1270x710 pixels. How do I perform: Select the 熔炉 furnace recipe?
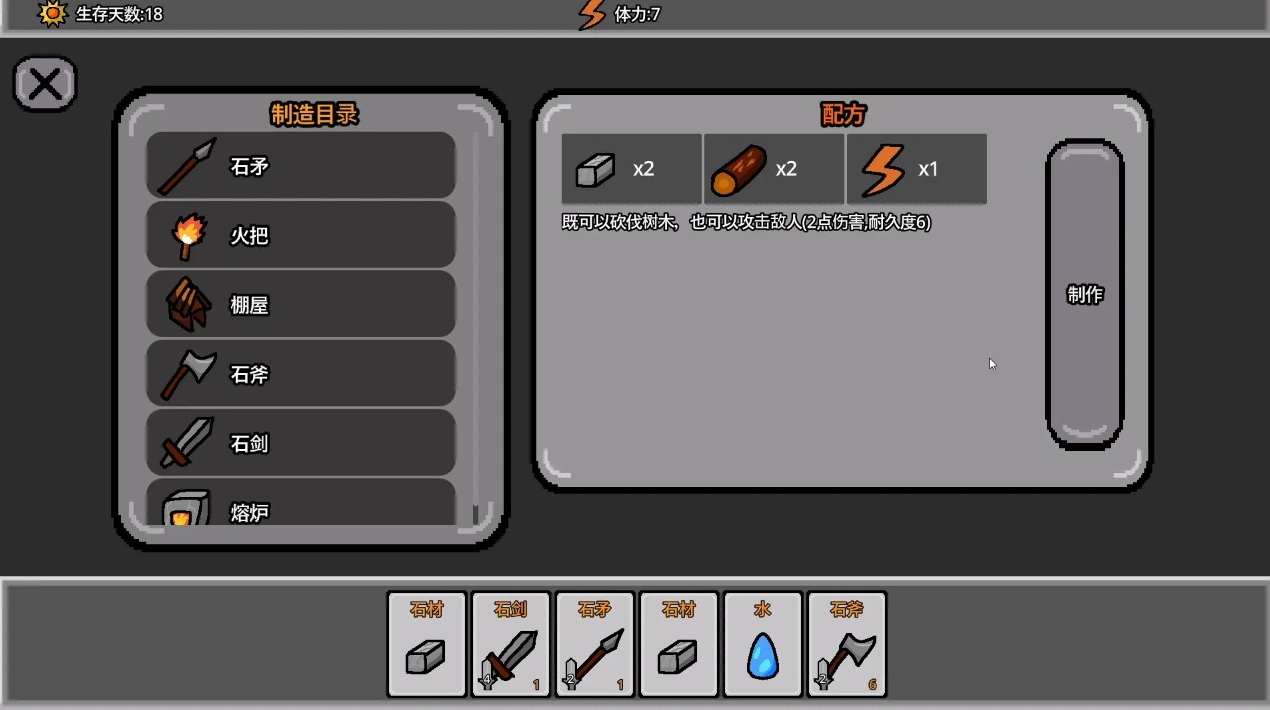click(301, 508)
